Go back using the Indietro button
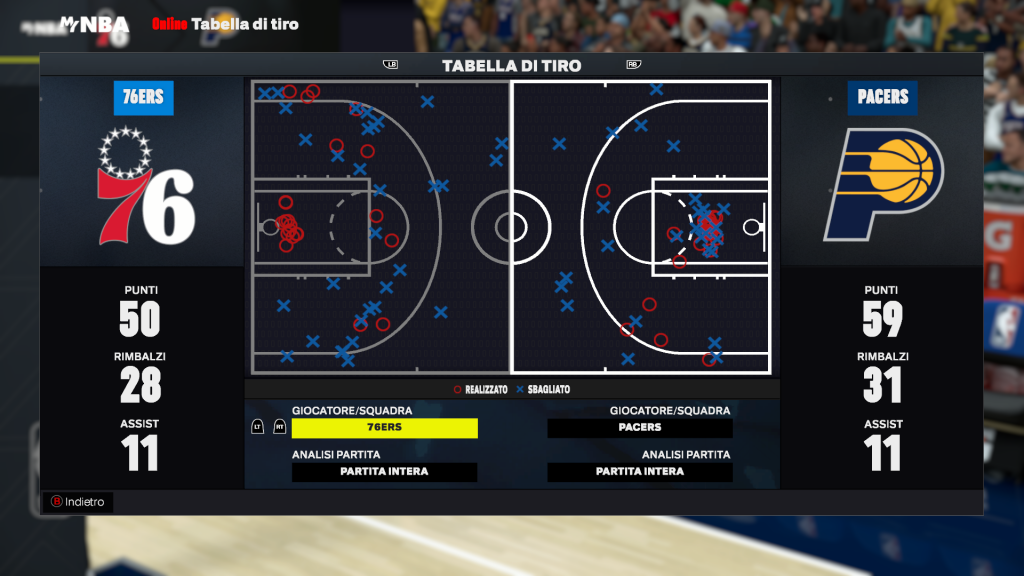 point(78,502)
